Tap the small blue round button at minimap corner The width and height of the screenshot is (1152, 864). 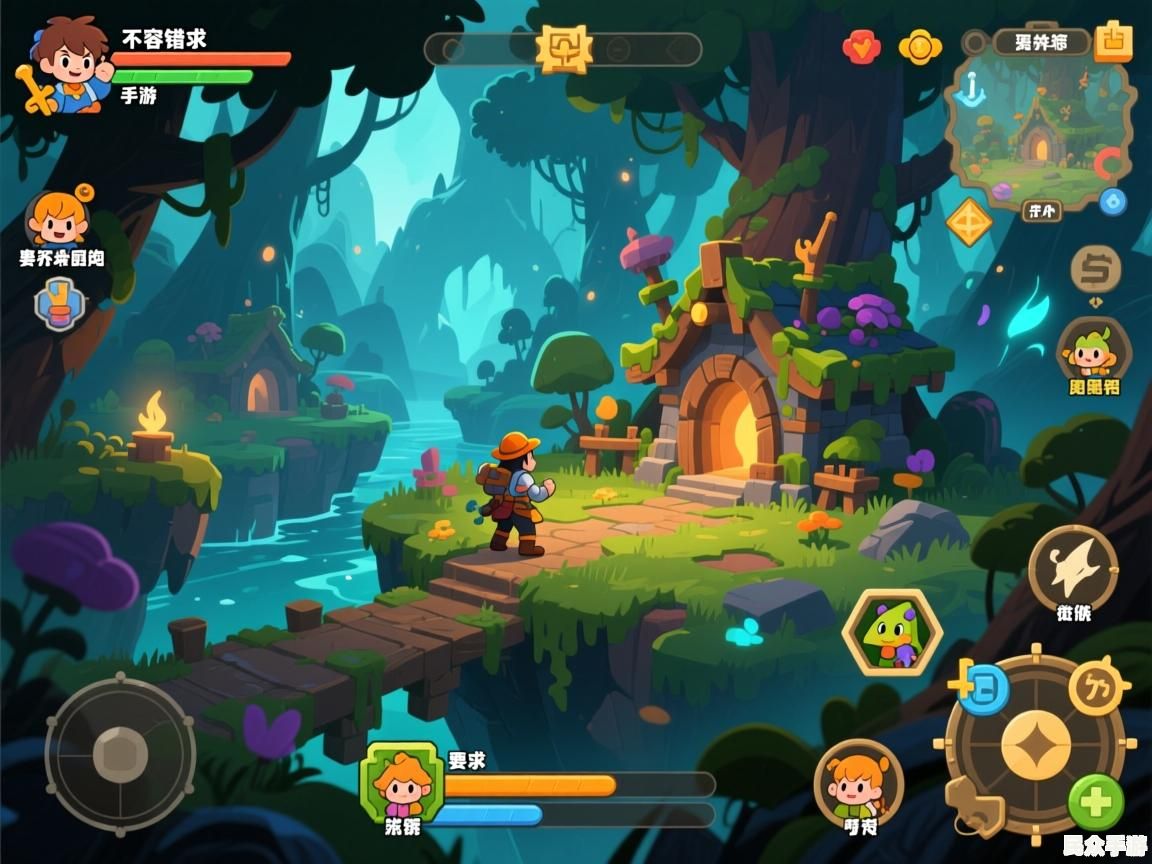(1112, 202)
